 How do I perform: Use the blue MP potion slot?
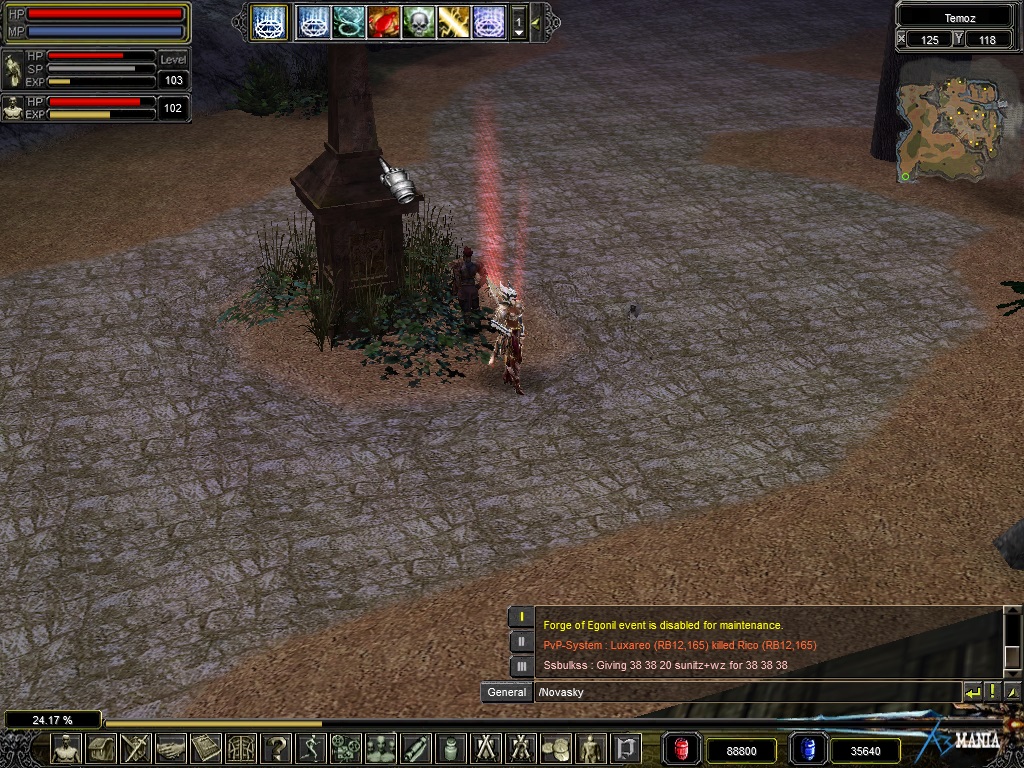click(807, 749)
